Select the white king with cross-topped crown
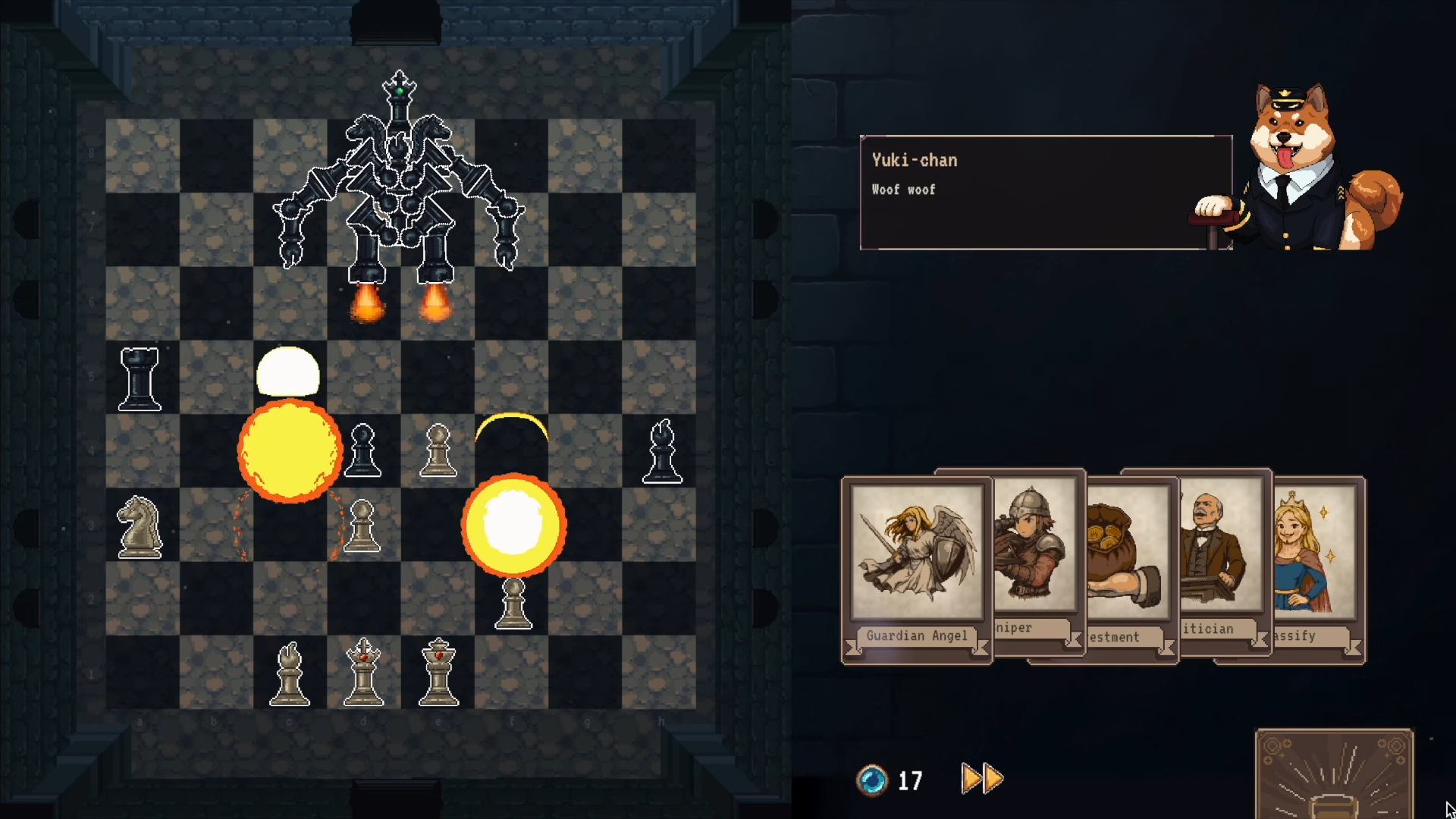Screen dimensions: 1456x819 click(x=364, y=673)
